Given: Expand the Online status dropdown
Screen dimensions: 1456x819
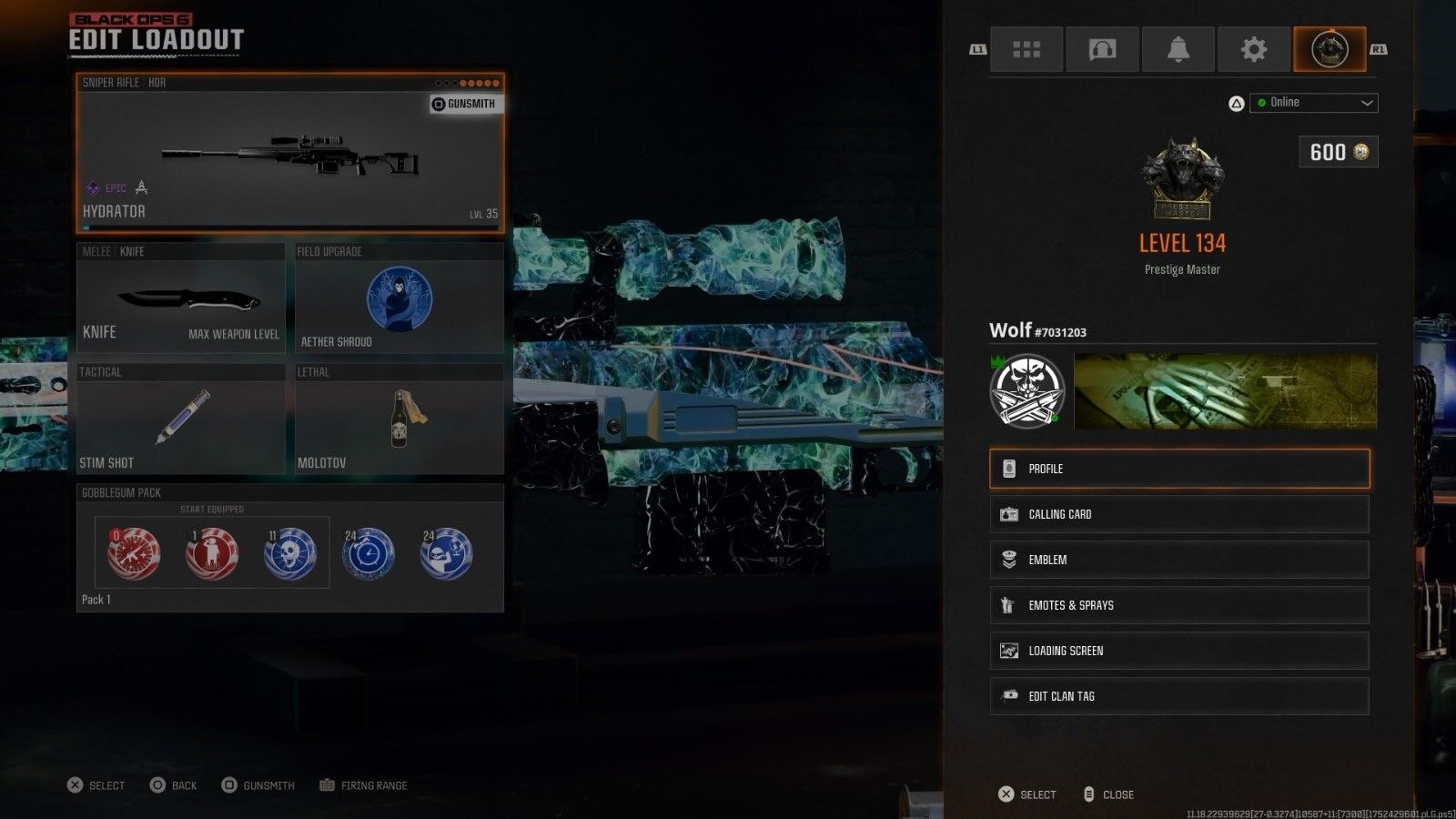Looking at the screenshot, I should [x=1313, y=102].
